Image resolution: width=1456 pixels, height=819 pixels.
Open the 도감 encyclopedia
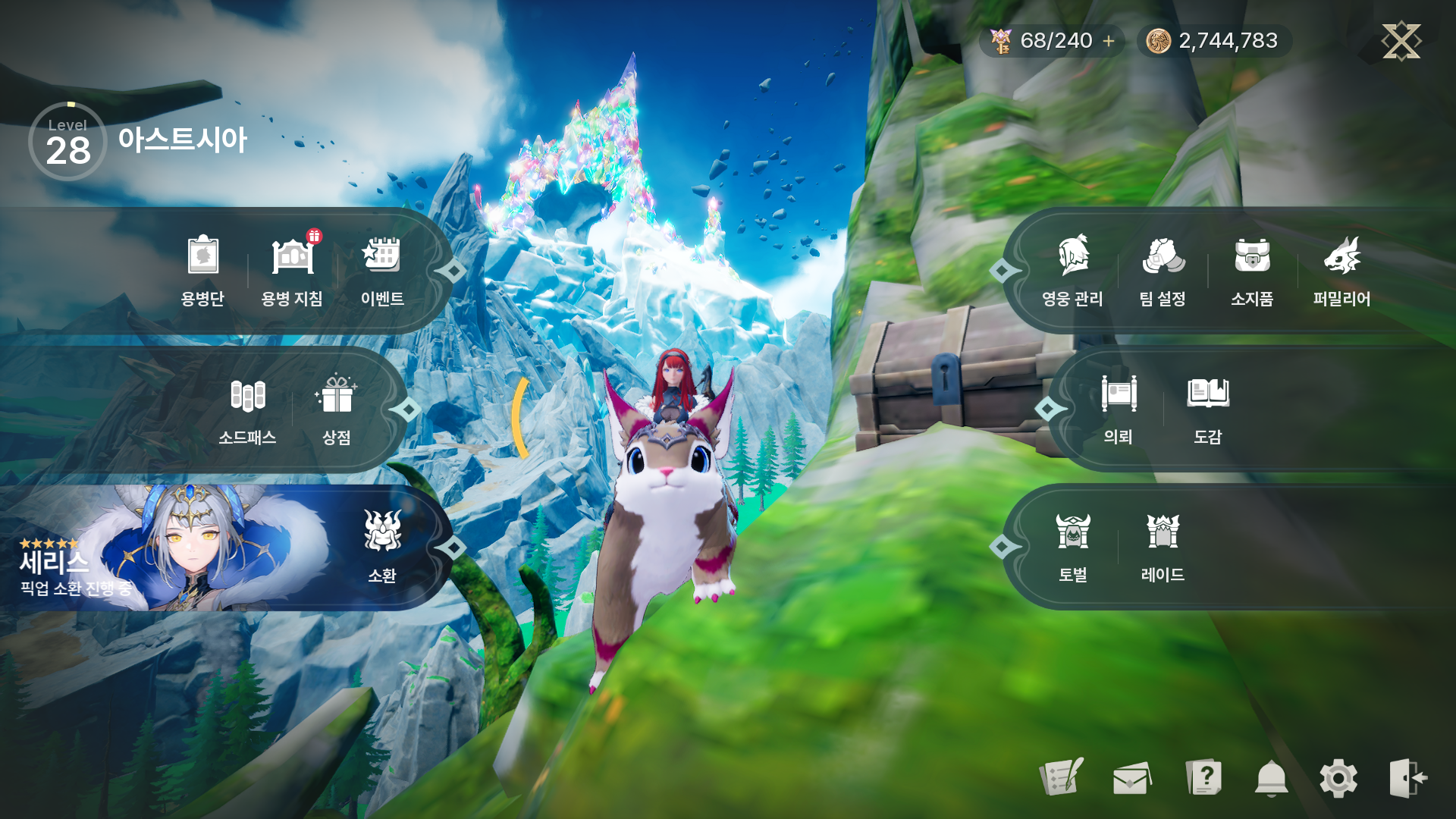pos(1208,409)
